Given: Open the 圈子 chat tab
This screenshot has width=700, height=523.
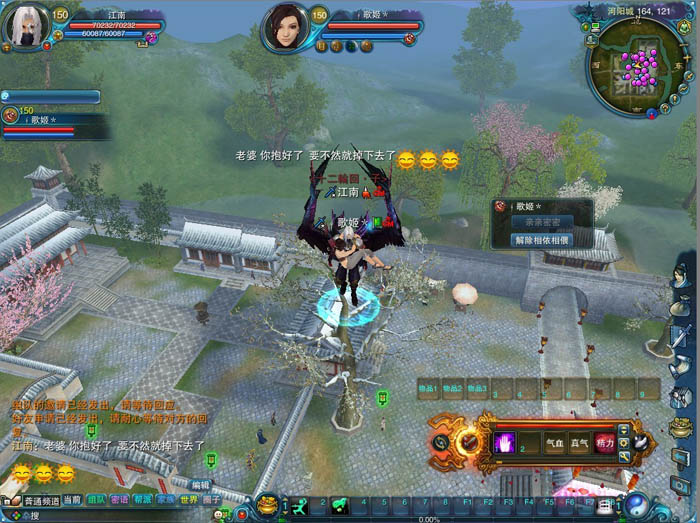Looking at the screenshot, I should (212, 499).
